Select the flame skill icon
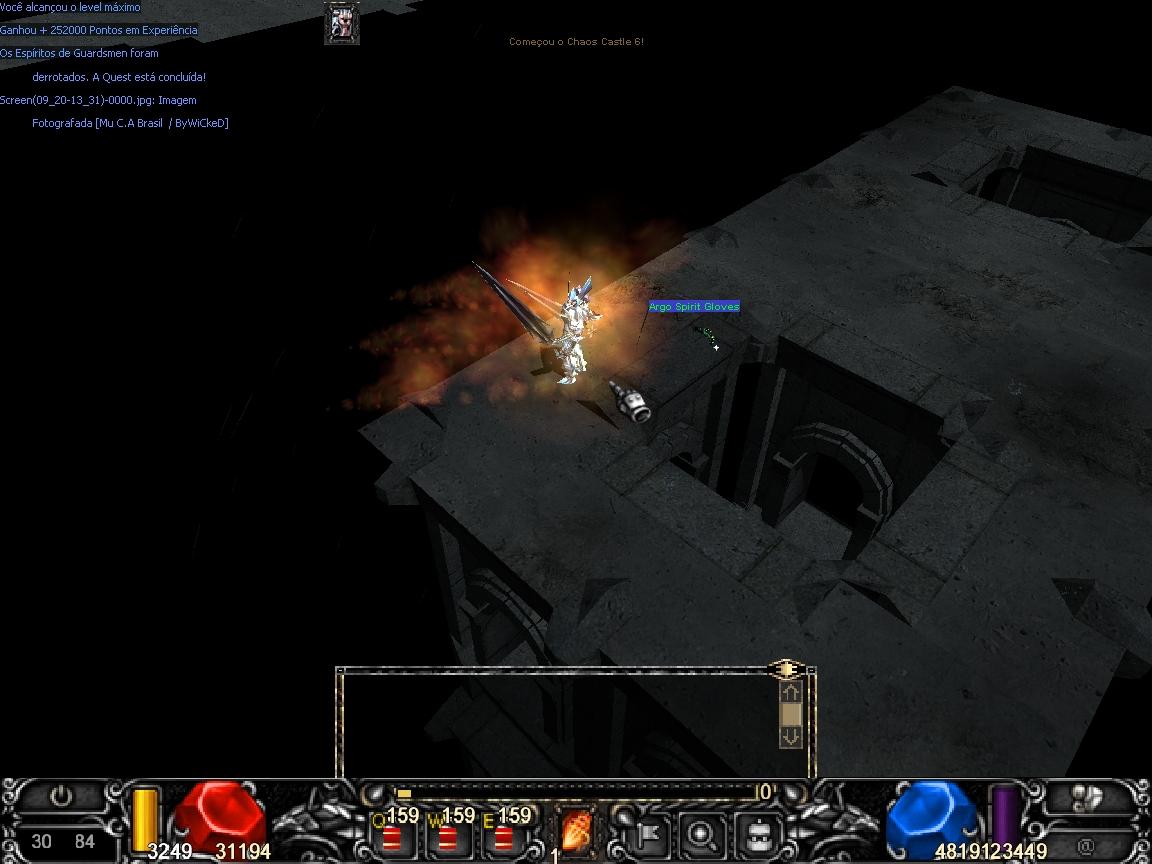Viewport: 1152px width, 864px height. [577, 831]
